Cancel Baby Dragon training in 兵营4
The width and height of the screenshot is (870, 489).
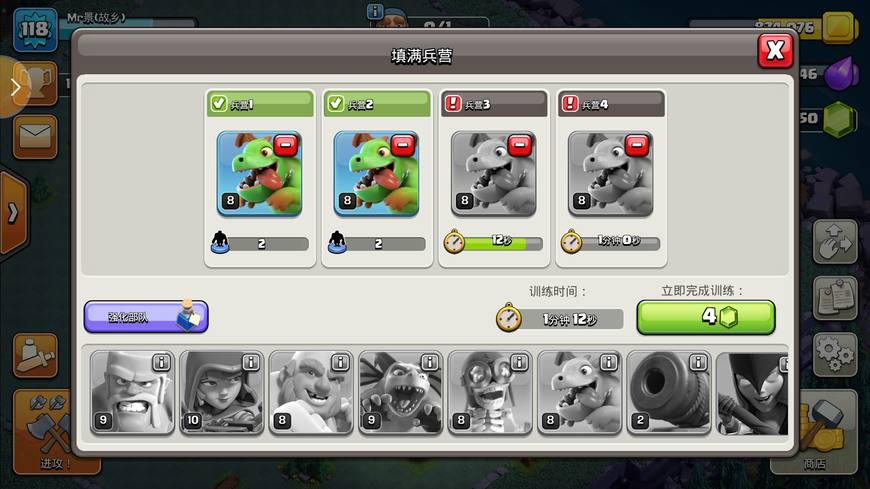click(637, 145)
